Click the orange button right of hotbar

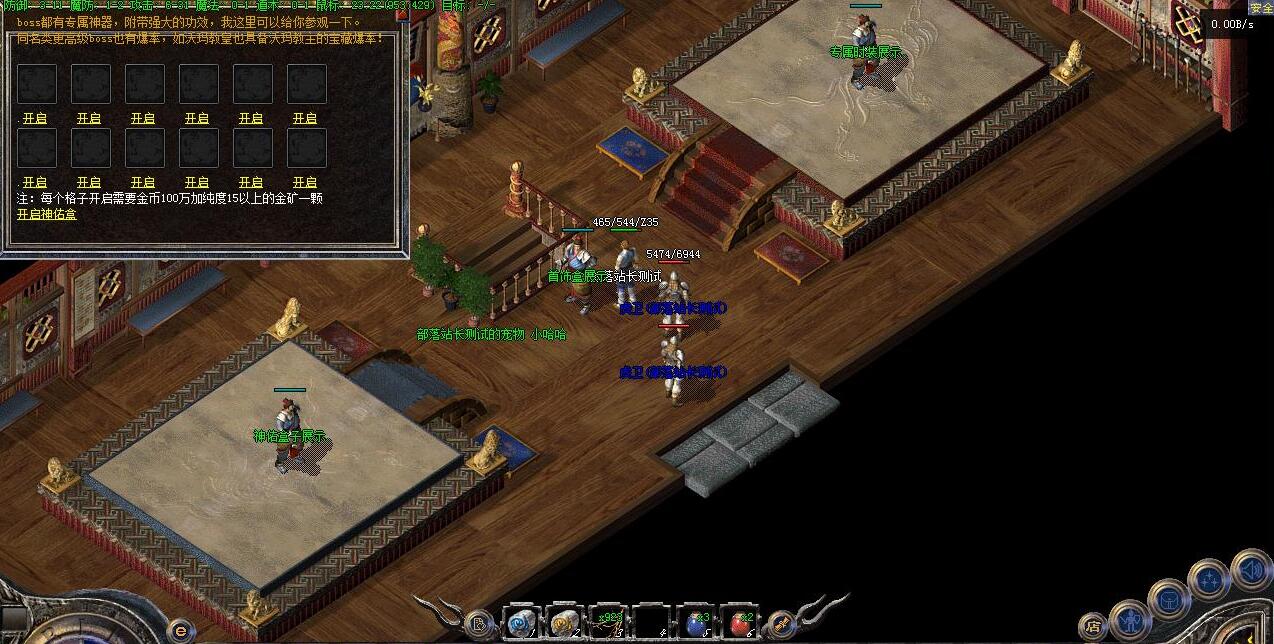tap(781, 623)
